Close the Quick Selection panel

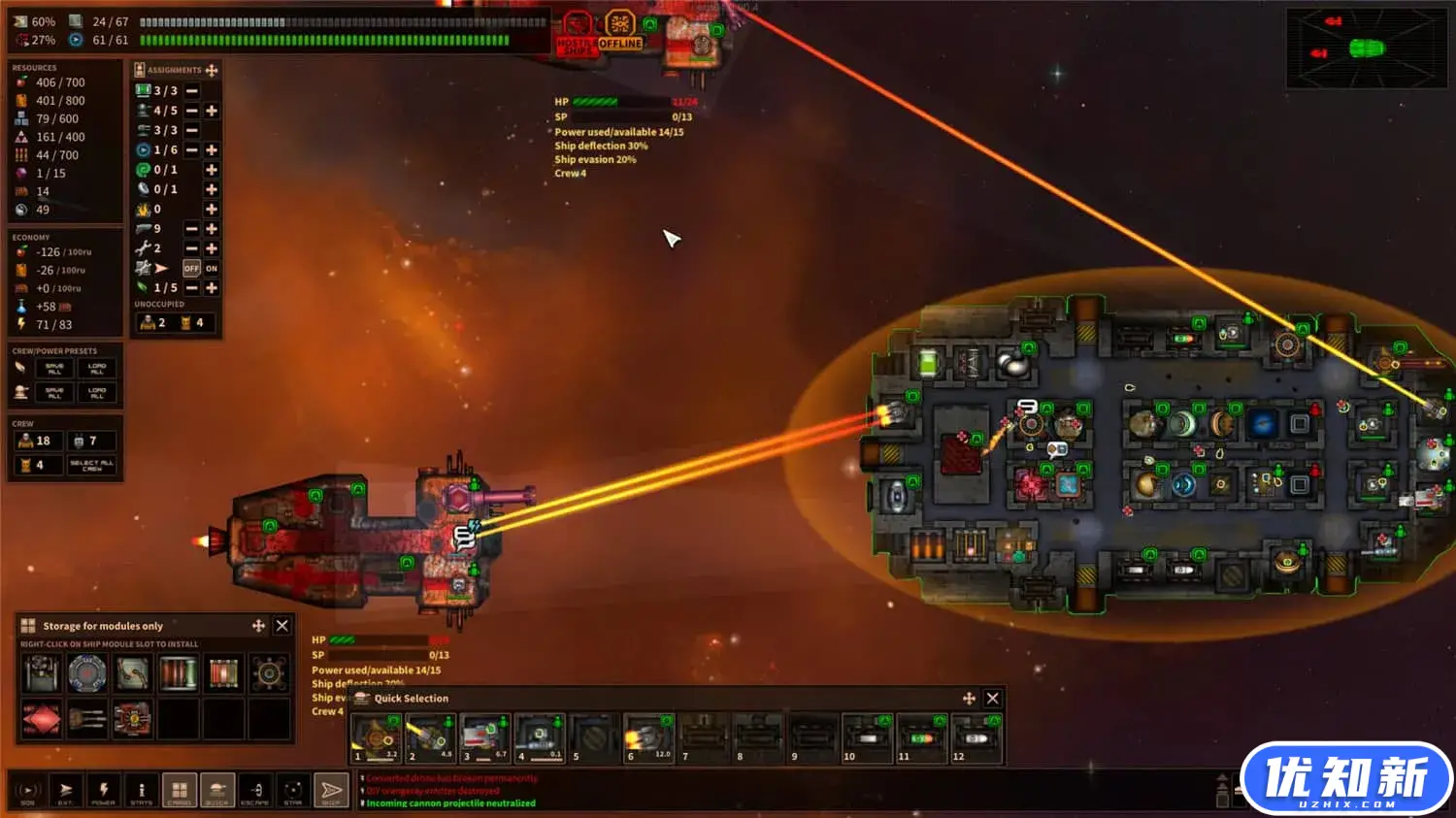[992, 699]
